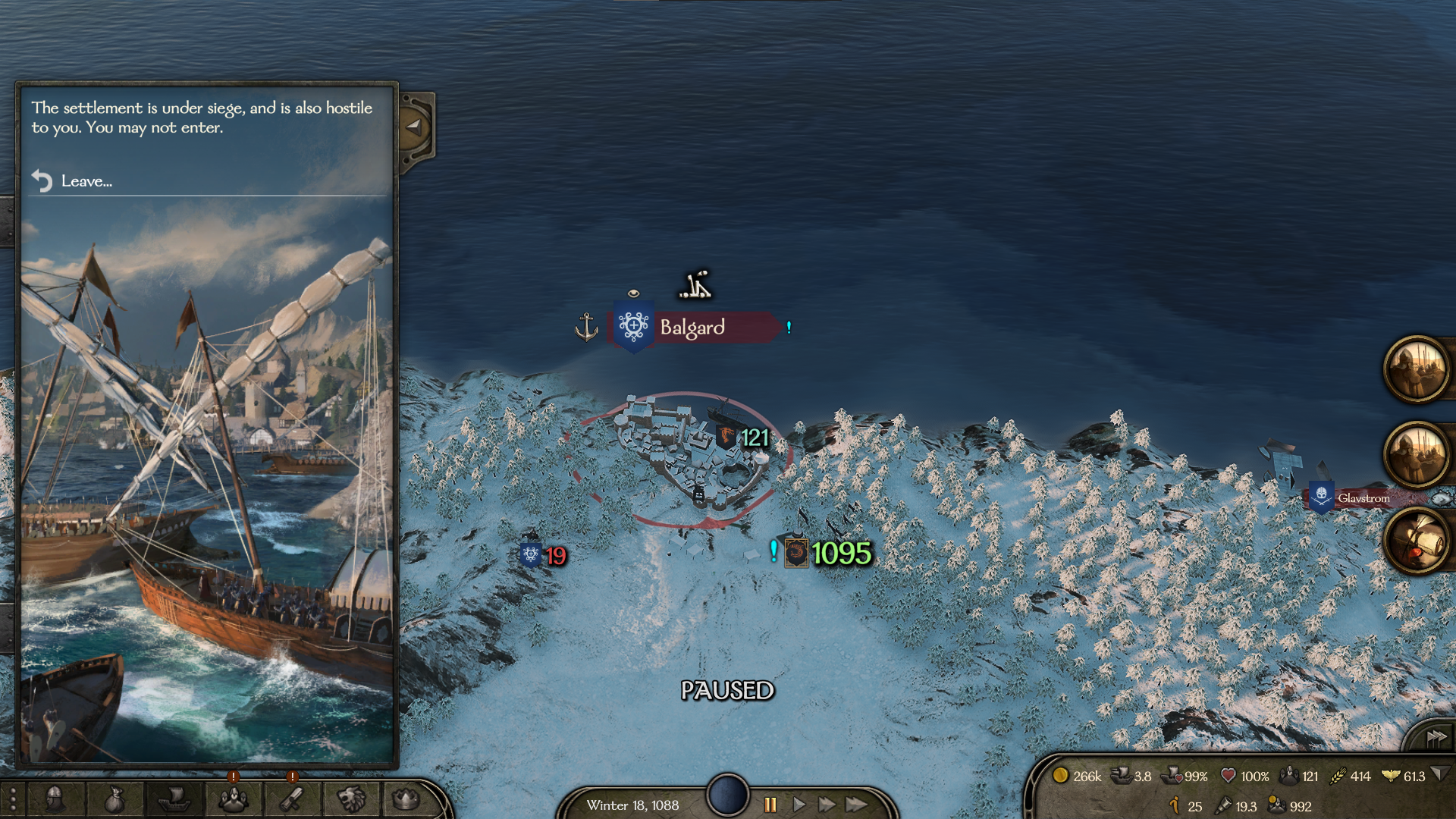Screen dimensions: 1456x819
Task: Open the ship fleet screen
Action: click(x=174, y=799)
